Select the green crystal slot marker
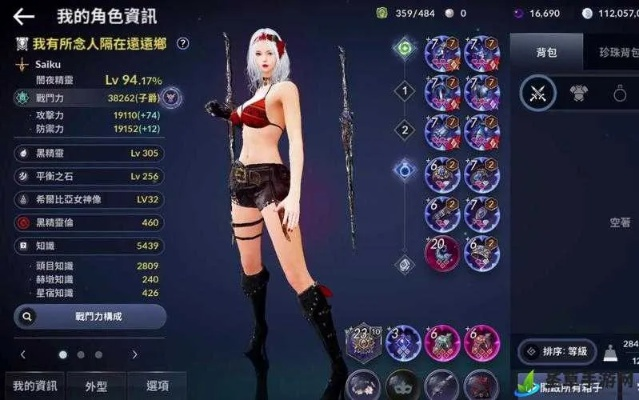This screenshot has height=400, width=639. tap(405, 47)
